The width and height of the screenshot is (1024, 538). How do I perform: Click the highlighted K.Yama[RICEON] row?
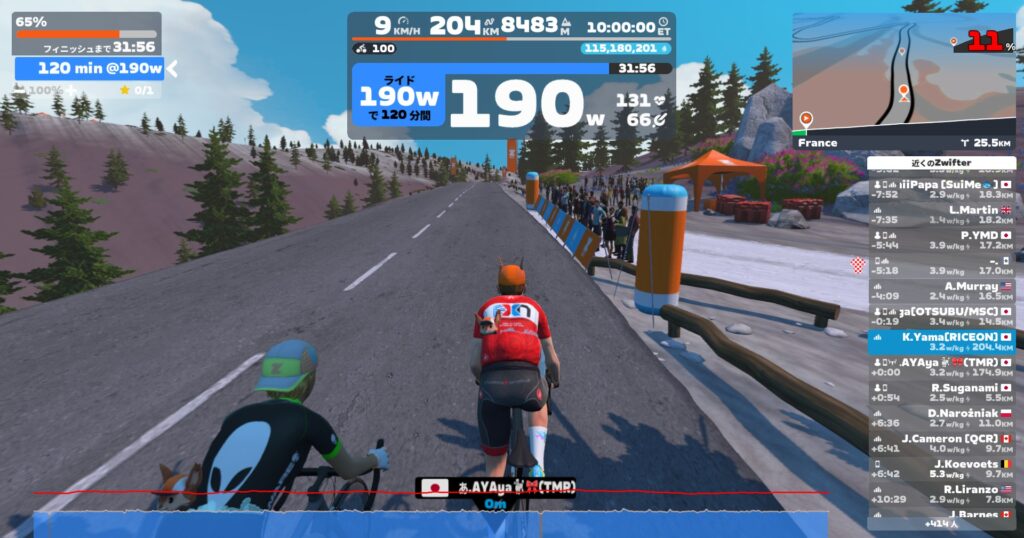941,342
